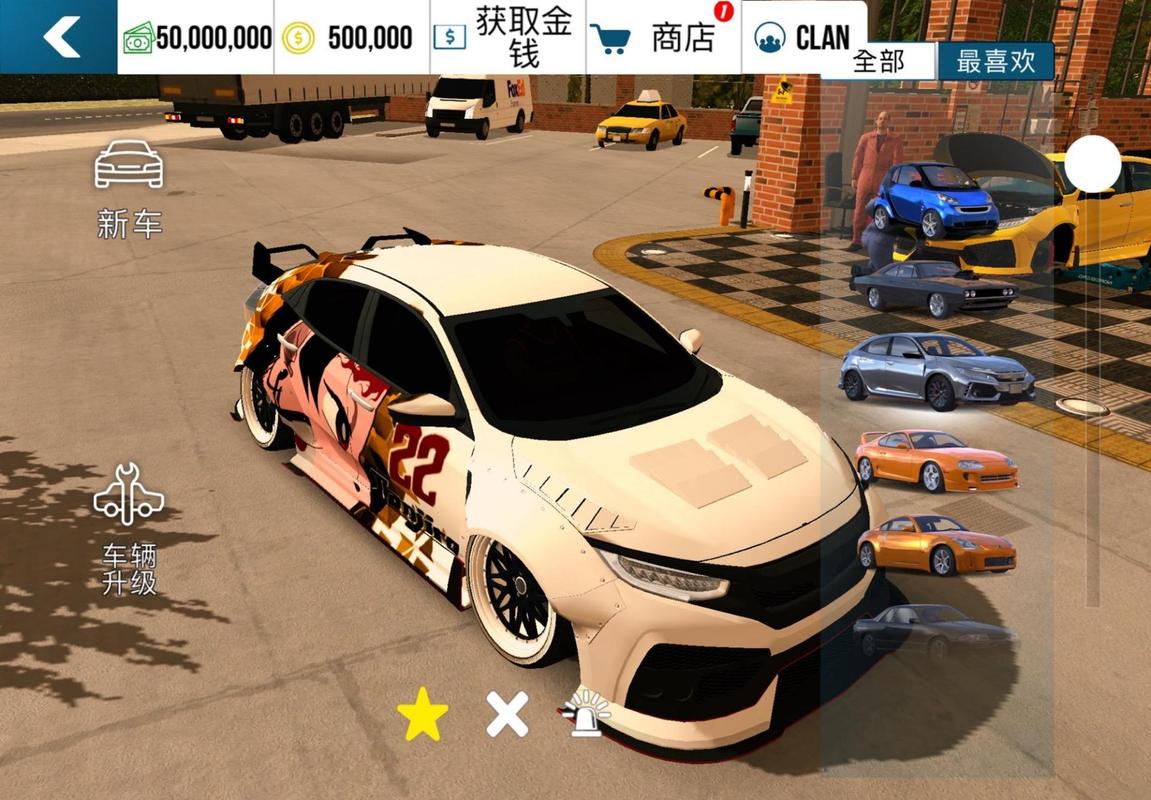Mark car as favorite with yellow star
This screenshot has width=1151, height=800.
[422, 715]
